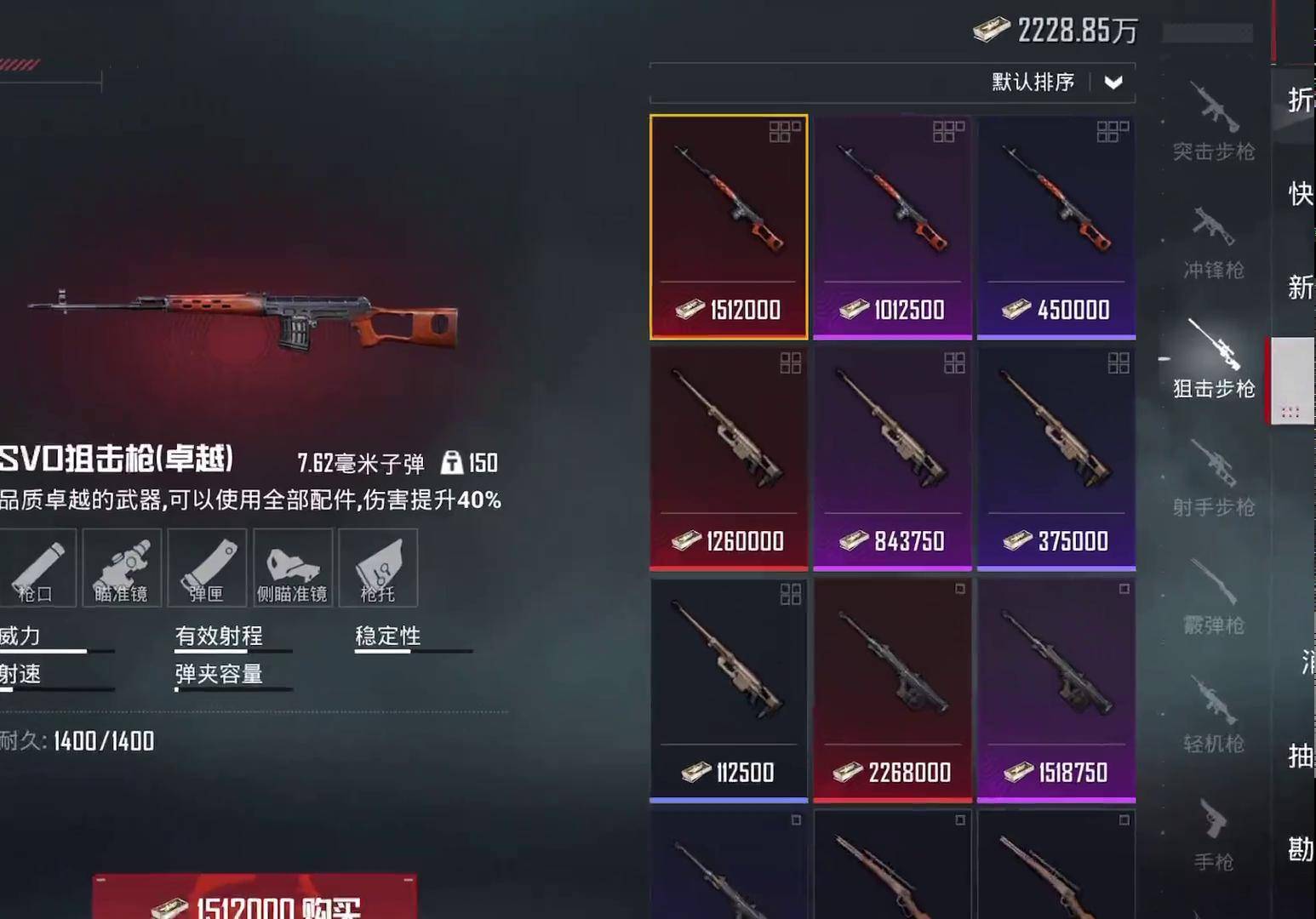1316x919 pixels.
Task: Choose the sniper rifle priced 843750
Action: pos(892,458)
